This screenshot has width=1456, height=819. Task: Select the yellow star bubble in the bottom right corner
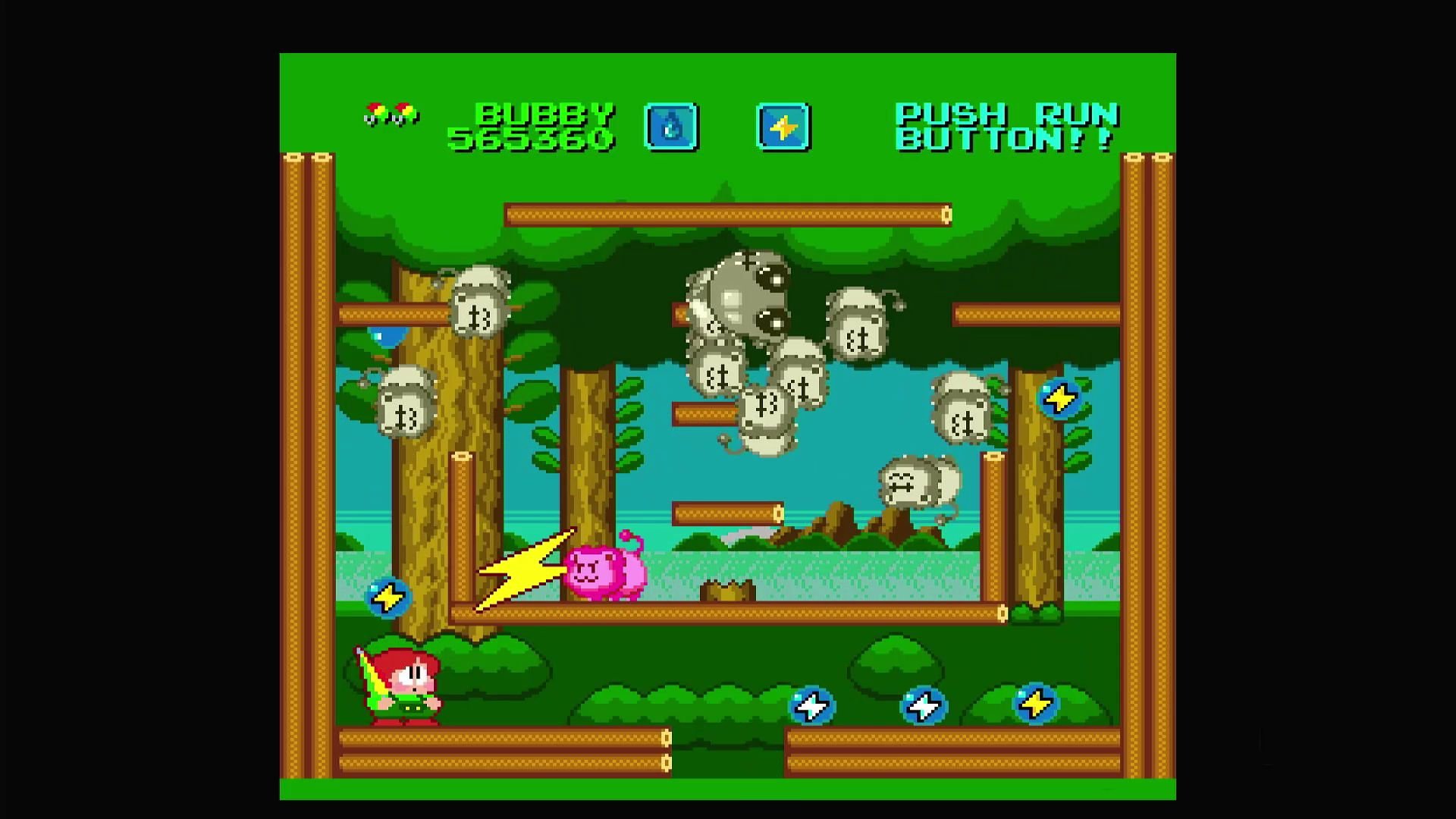[x=1035, y=704]
